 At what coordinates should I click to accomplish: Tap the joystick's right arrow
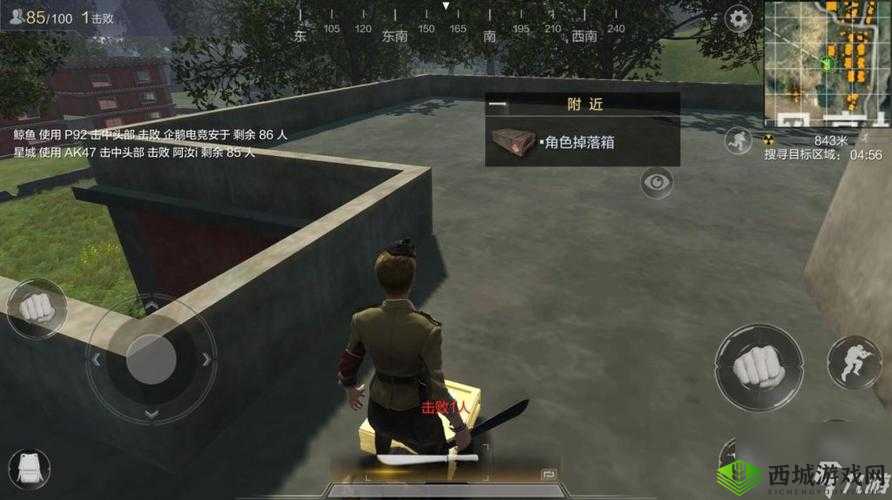(206, 359)
